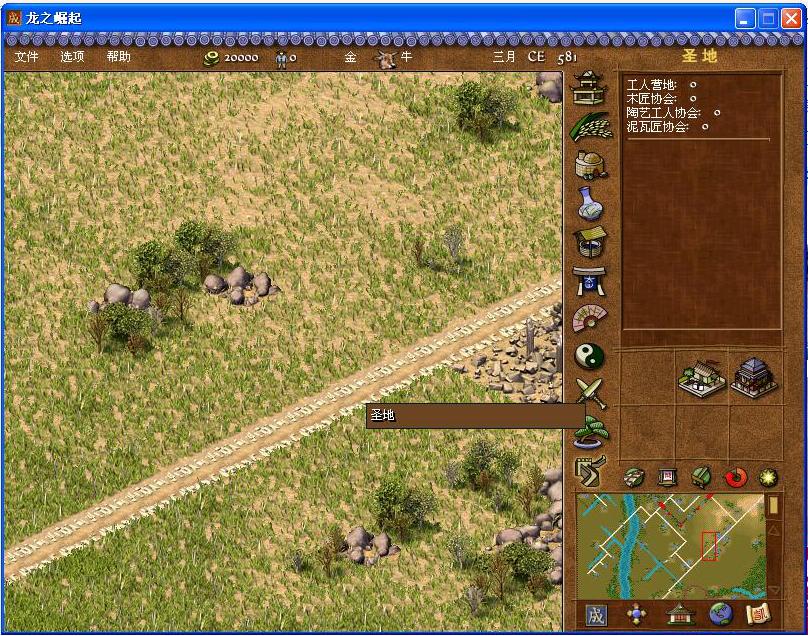The image size is (808, 636).
Task: Open the water well build category
Action: (590, 242)
